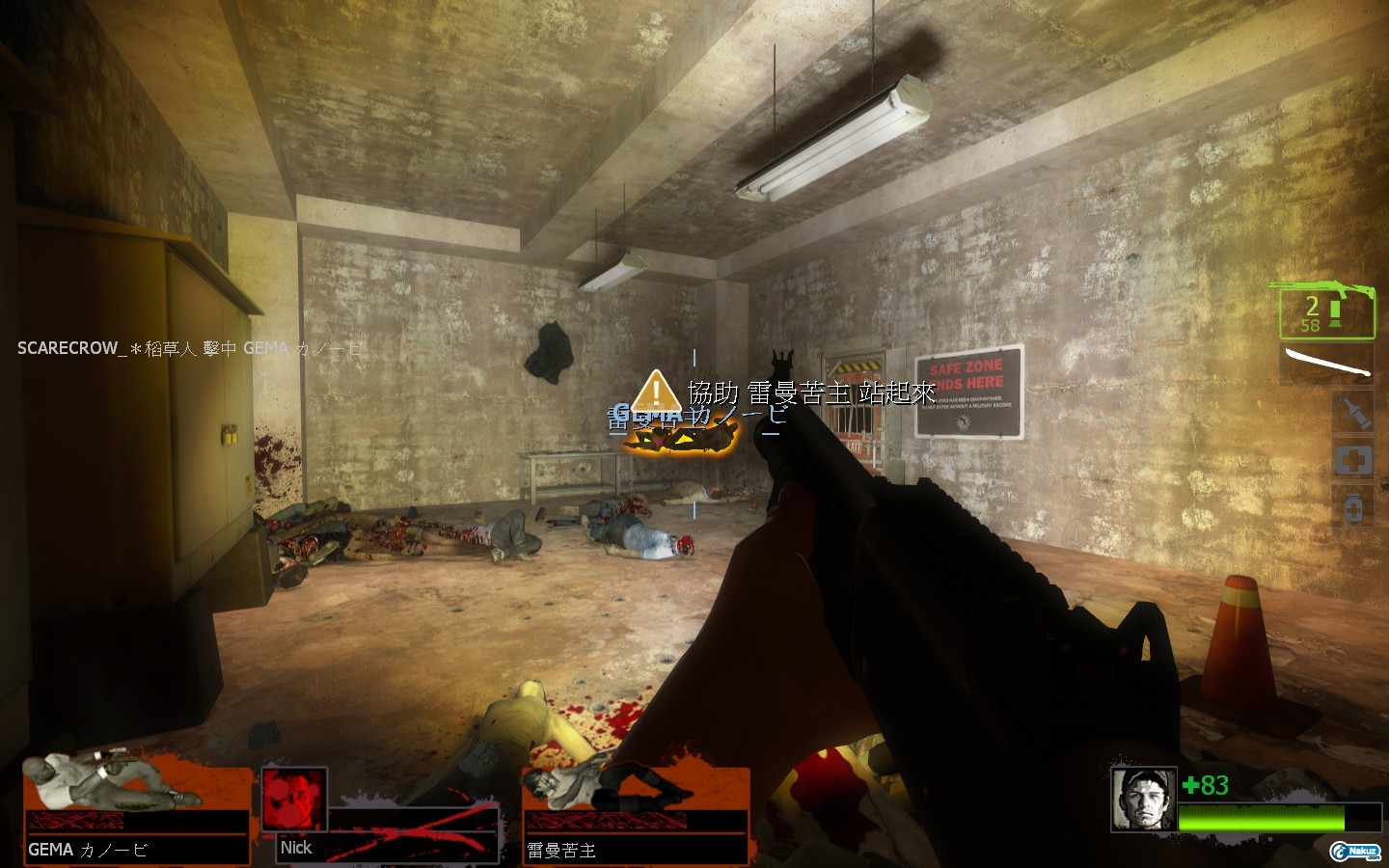Viewport: 1389px width, 868px height.
Task: Open the Nakuz watermark logo
Action: (x=1355, y=852)
